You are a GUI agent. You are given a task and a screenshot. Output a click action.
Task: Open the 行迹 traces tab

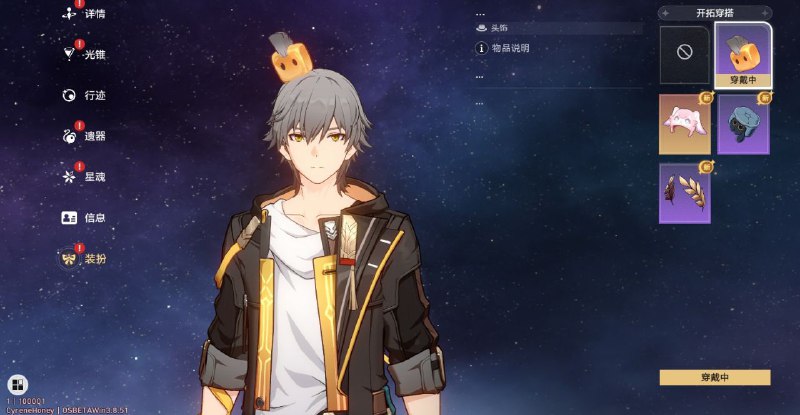tap(85, 96)
